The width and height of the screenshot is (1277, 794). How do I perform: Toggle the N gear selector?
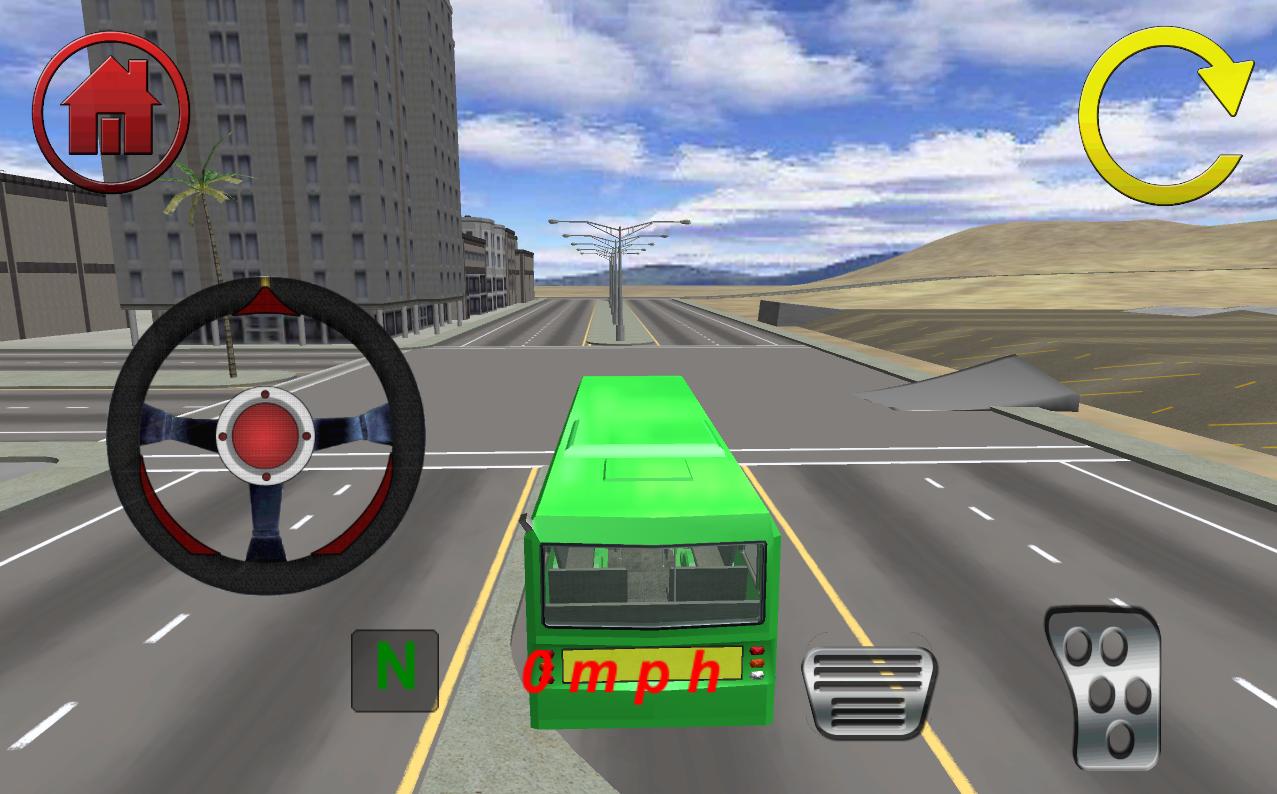tap(394, 670)
